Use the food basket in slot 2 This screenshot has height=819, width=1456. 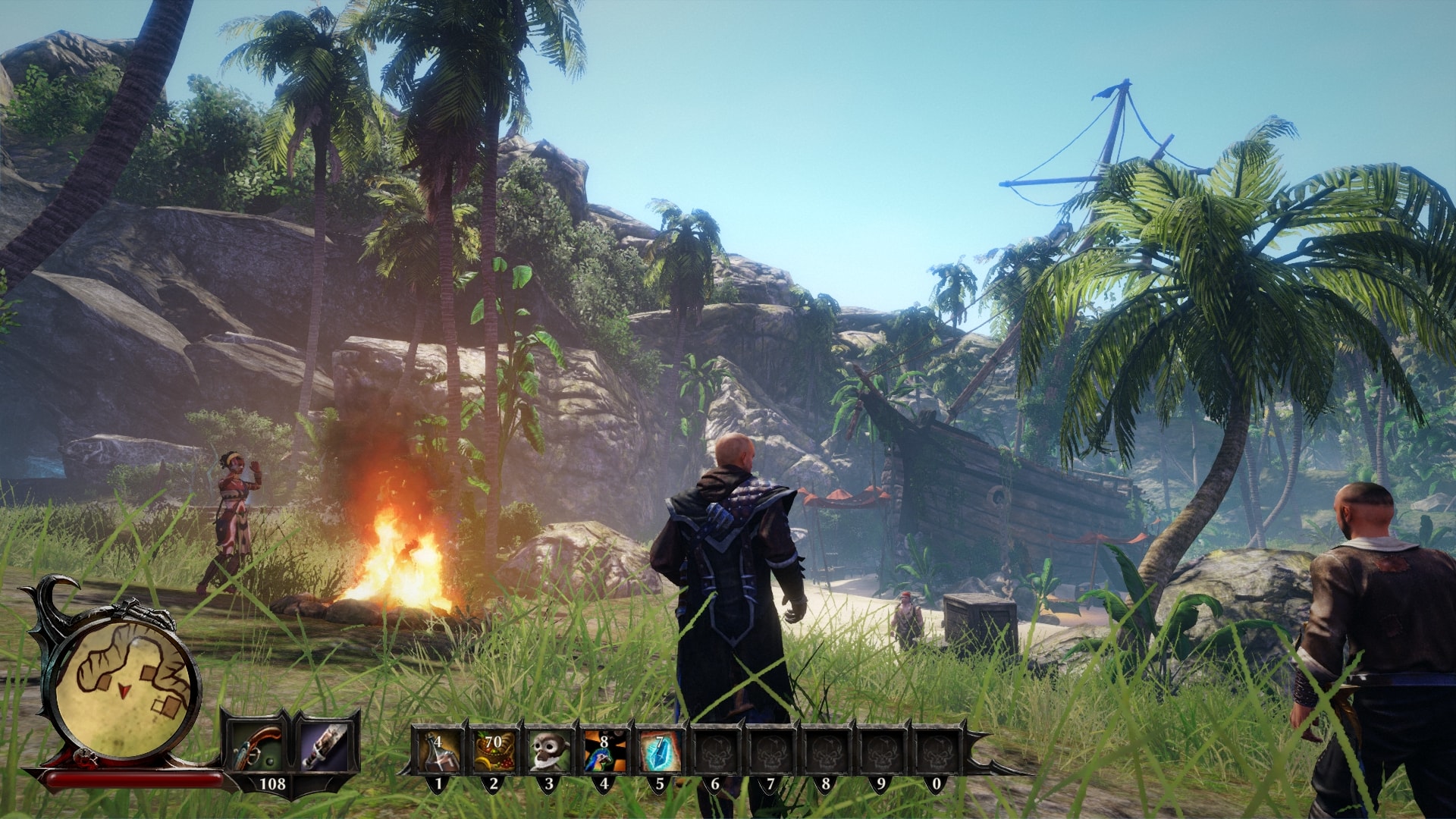pos(494,750)
